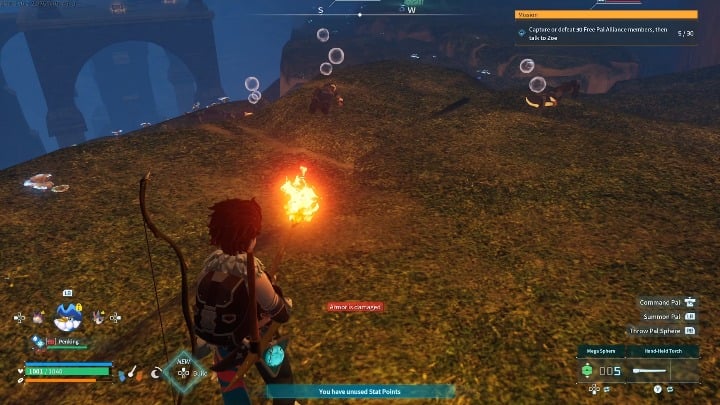Select the Penking pal portrait
Image resolution: width=720 pixels, height=405 pixels.
(x=68, y=317)
